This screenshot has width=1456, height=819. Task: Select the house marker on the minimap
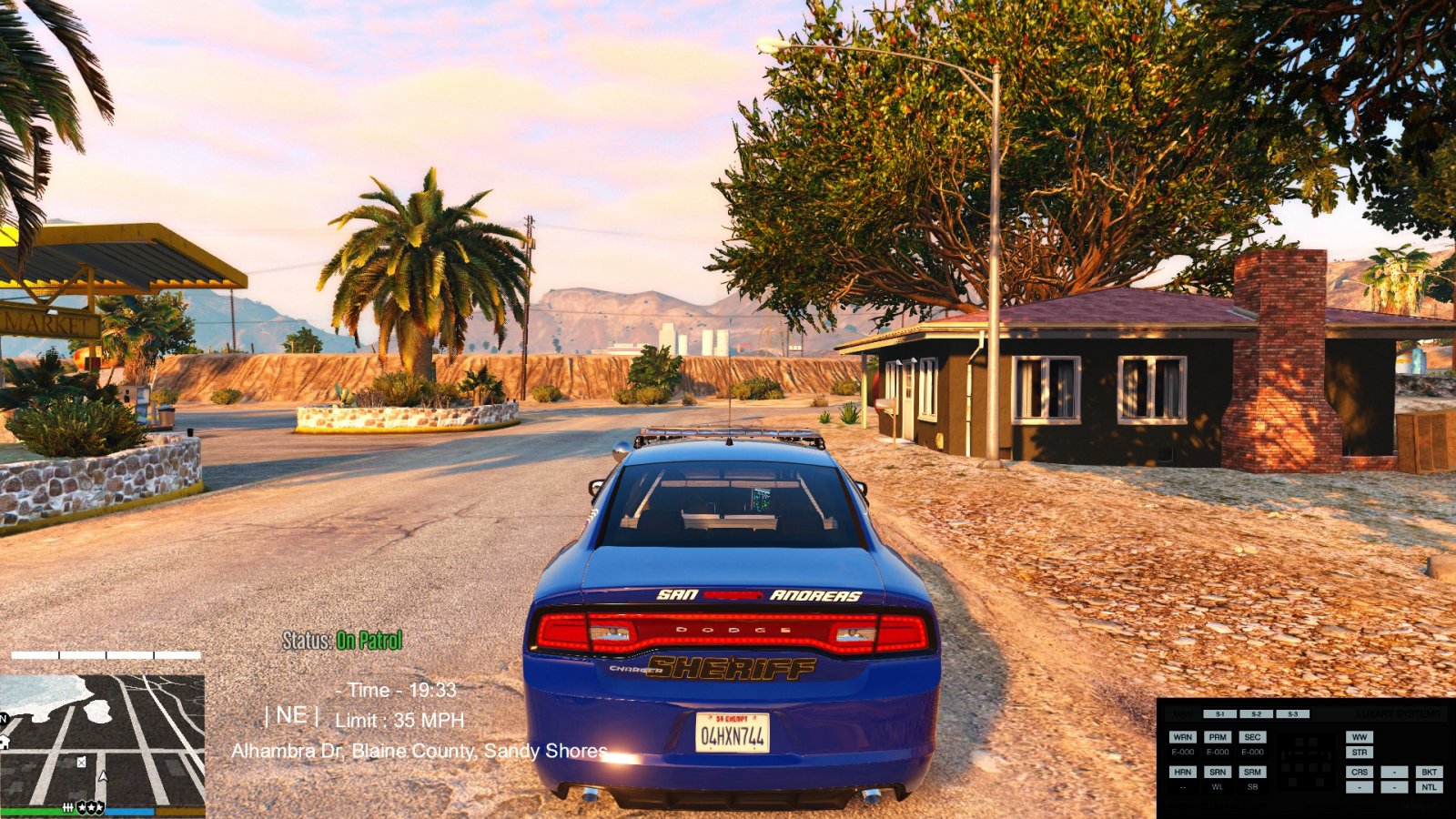pyautogui.click(x=5, y=742)
